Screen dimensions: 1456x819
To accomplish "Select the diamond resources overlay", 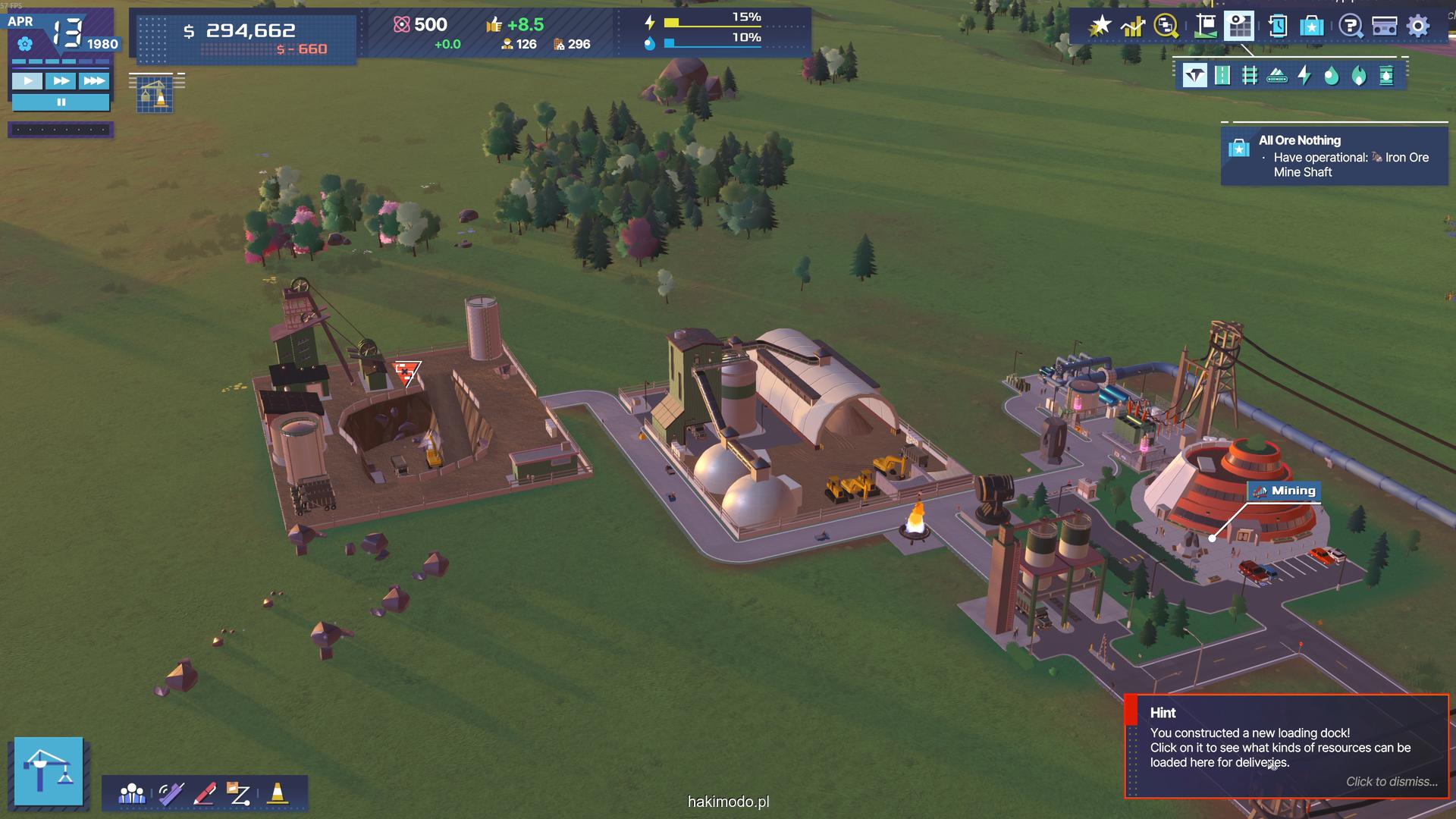I will (1195, 76).
